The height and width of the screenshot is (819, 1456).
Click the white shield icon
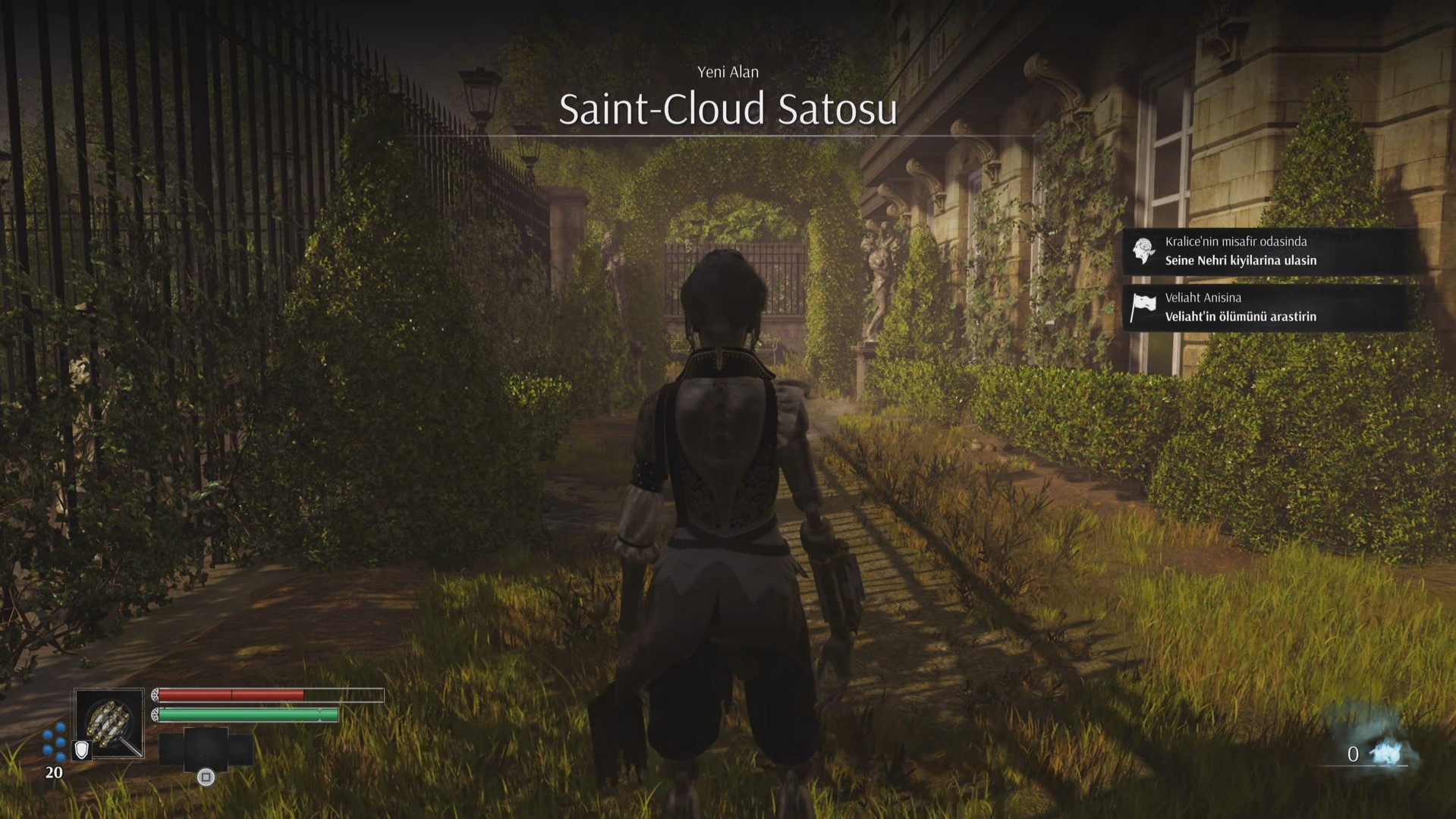tap(81, 750)
